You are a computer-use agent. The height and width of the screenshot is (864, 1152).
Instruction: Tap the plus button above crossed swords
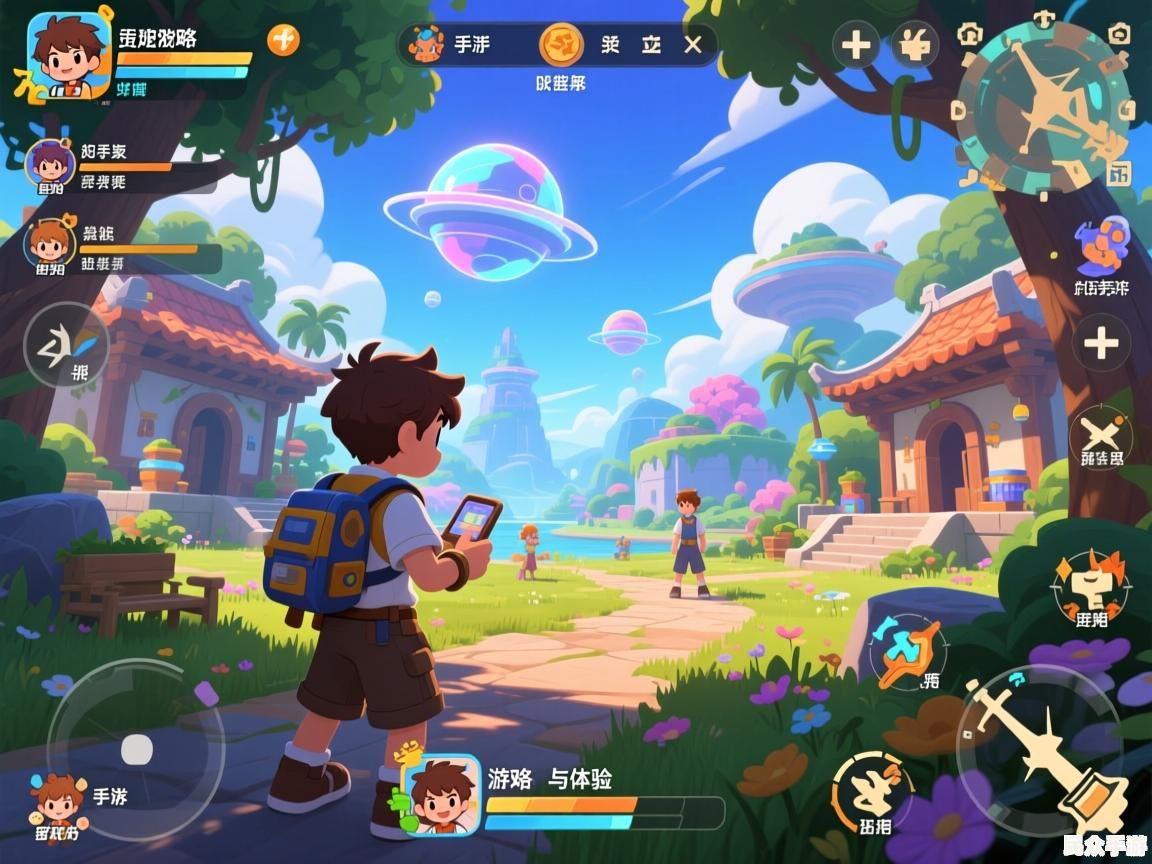pos(1101,344)
